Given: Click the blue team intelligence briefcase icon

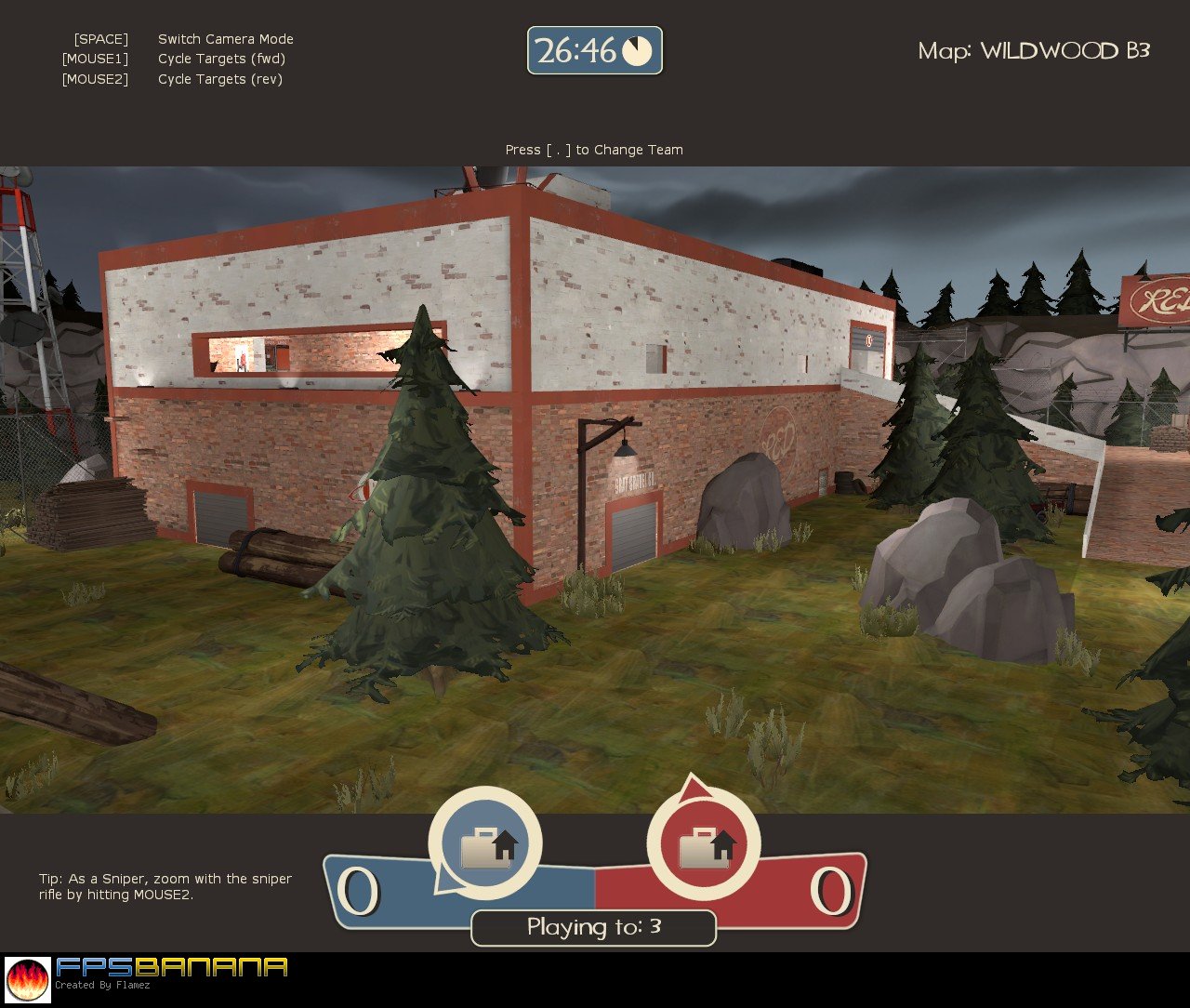Looking at the screenshot, I should pyautogui.click(x=485, y=845).
